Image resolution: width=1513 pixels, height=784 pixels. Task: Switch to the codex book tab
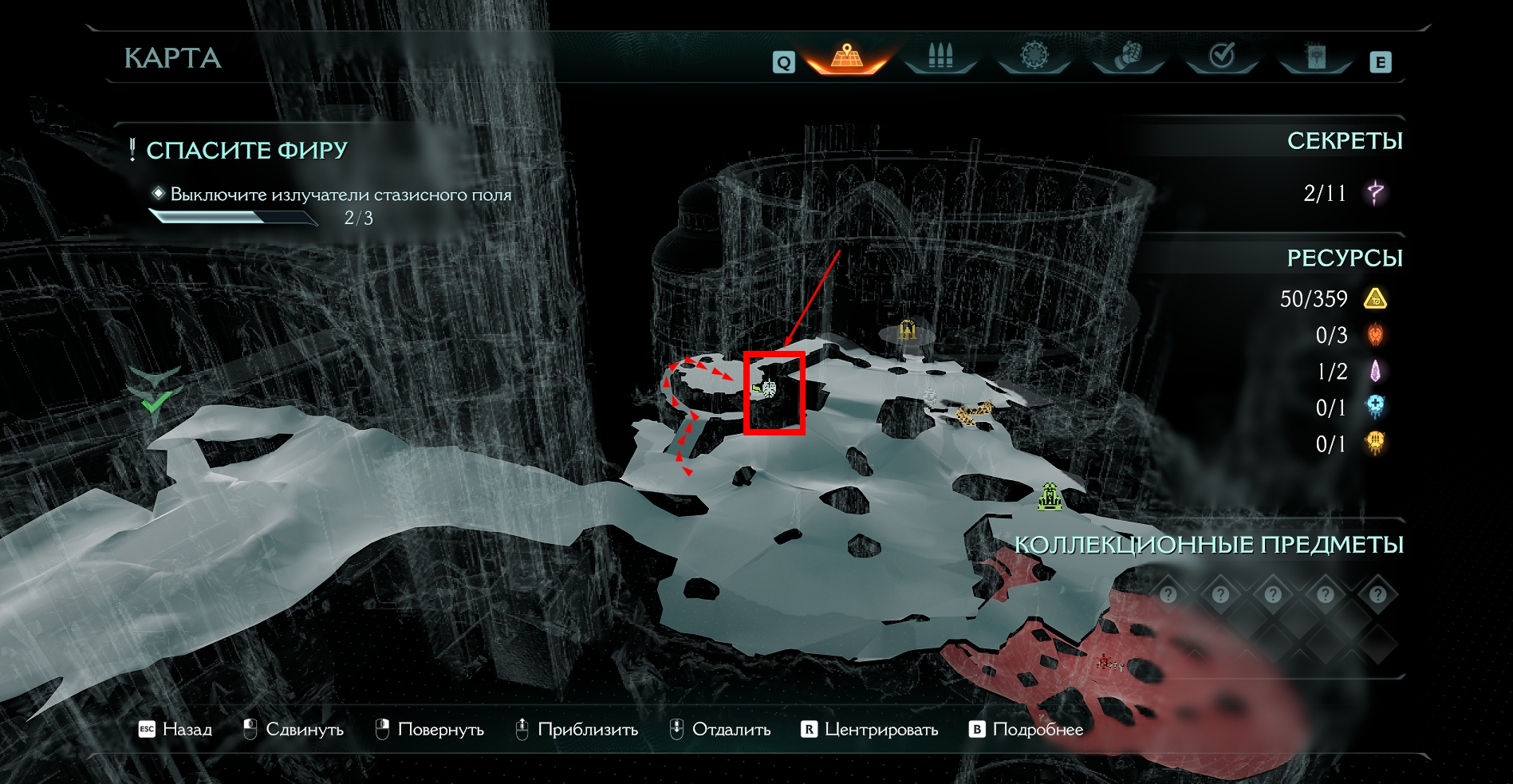(1315, 57)
